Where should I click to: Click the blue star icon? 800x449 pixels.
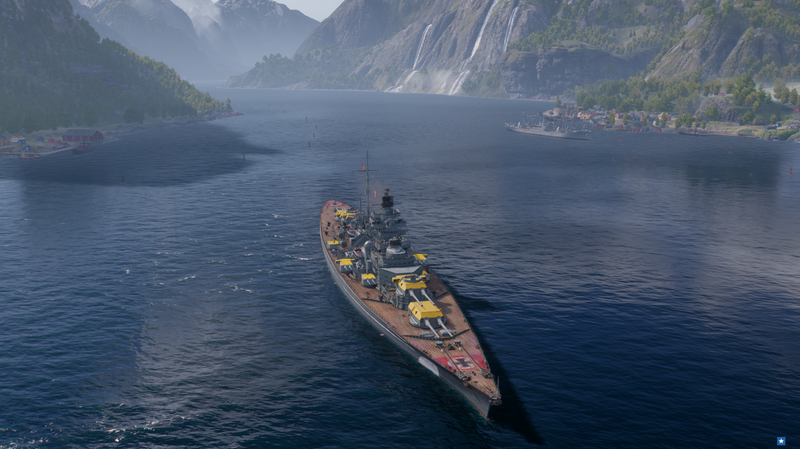click(x=781, y=440)
